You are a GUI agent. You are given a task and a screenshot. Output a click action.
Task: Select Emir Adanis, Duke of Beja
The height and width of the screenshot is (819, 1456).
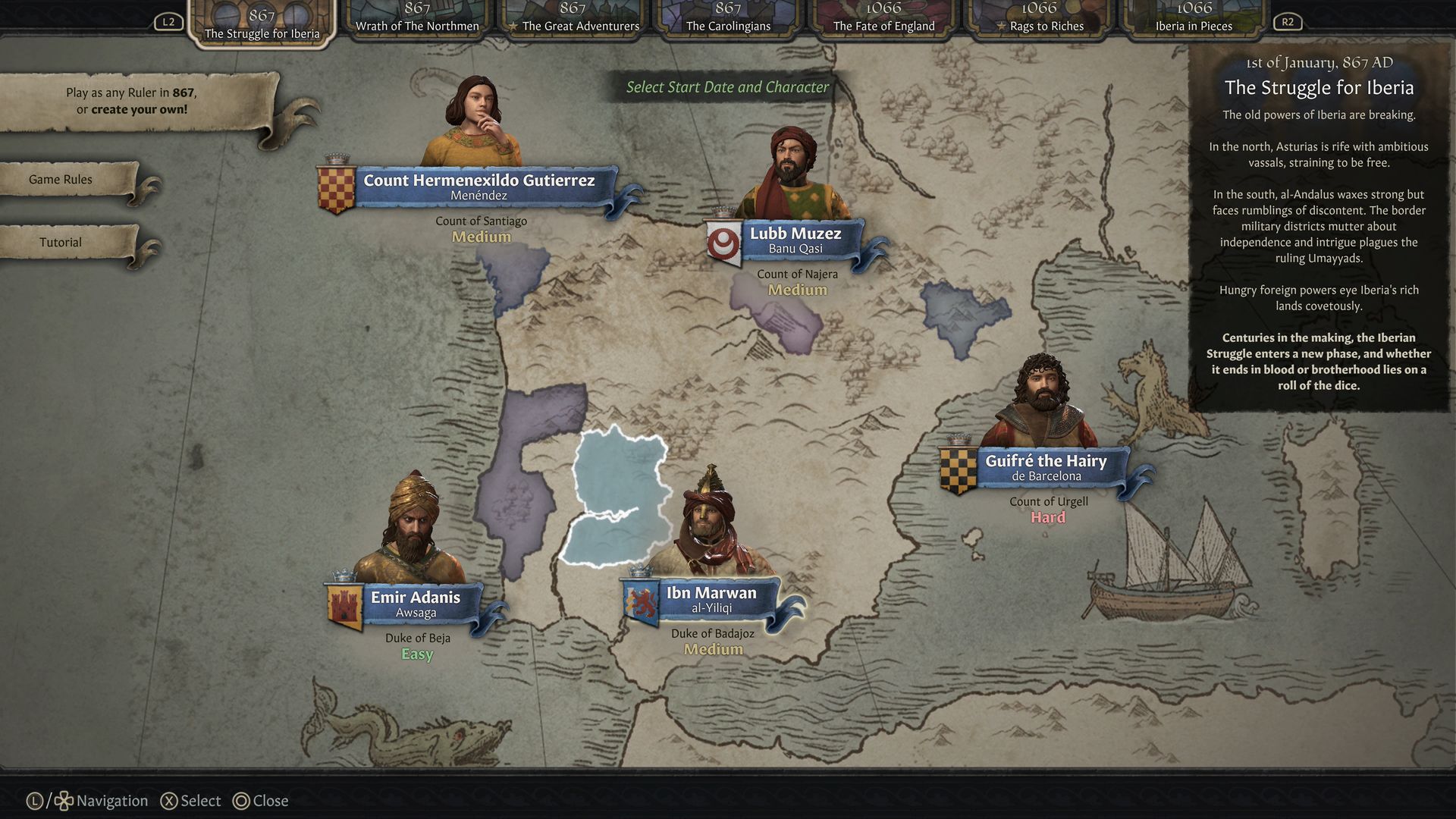(x=415, y=604)
